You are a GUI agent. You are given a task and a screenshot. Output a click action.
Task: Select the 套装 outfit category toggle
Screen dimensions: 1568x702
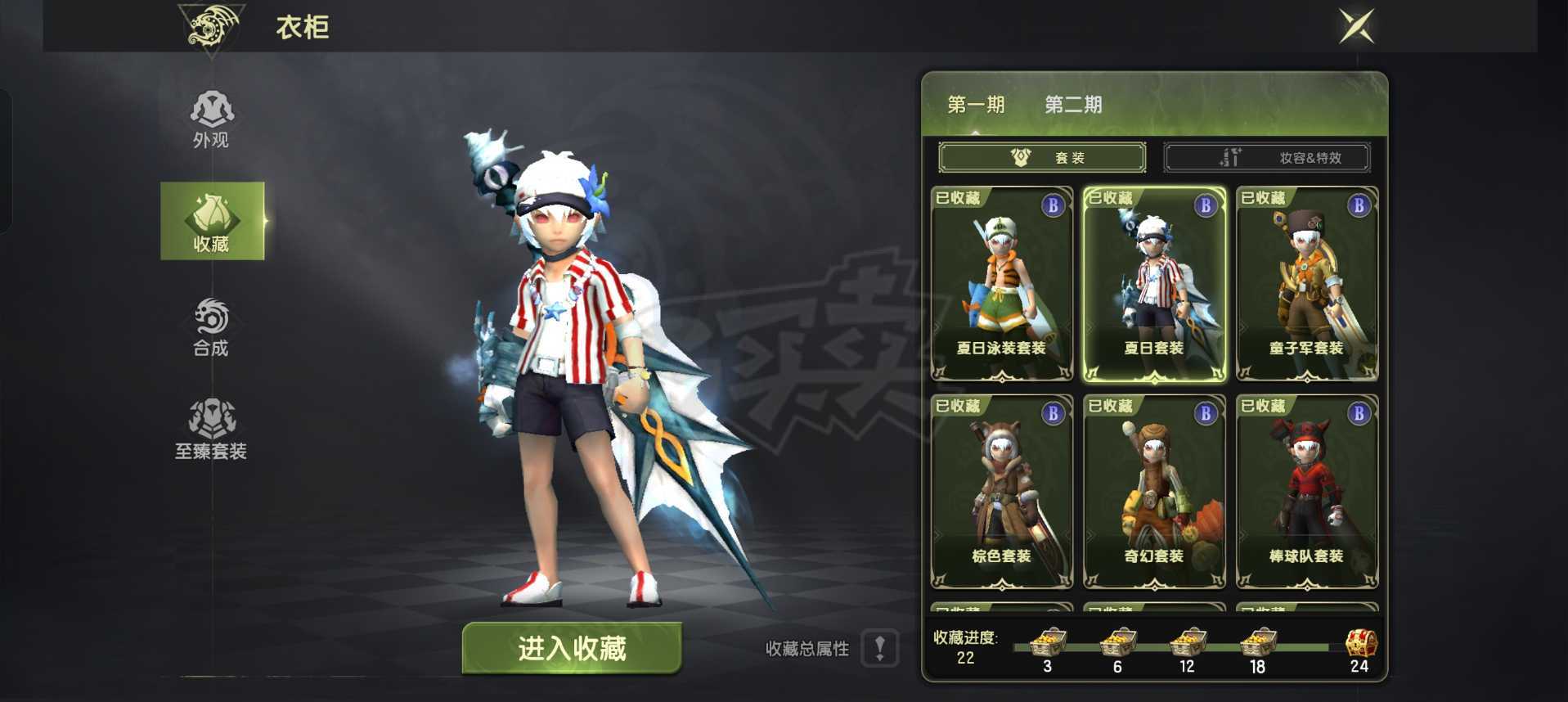tap(1044, 157)
